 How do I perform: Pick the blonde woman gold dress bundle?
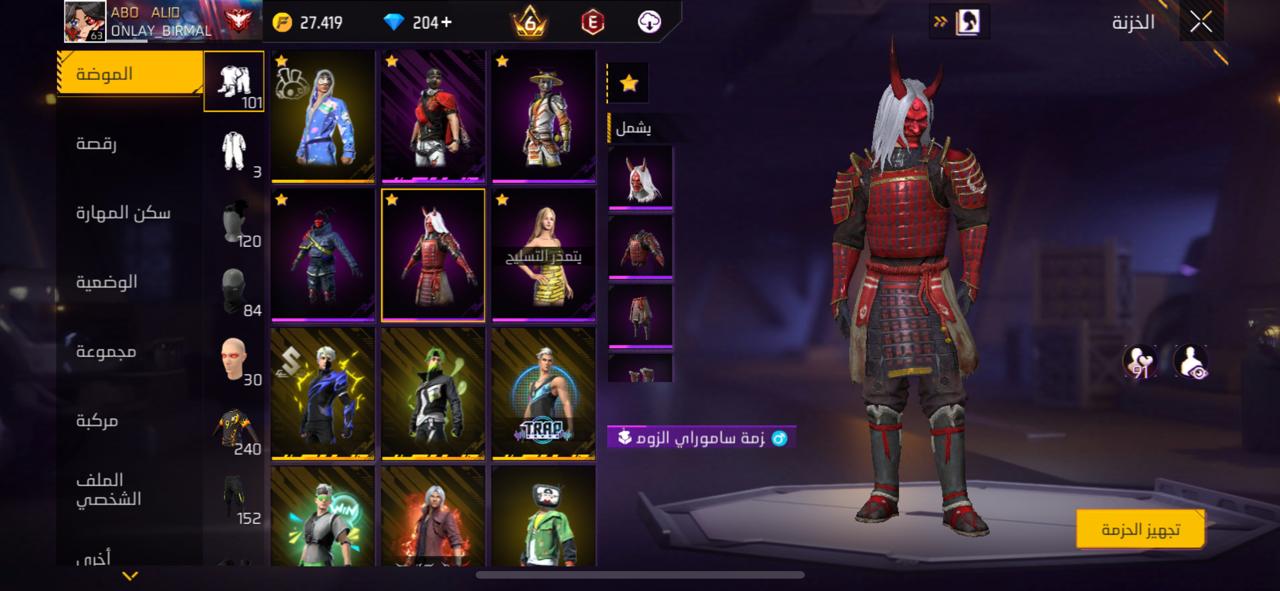pyautogui.click(x=543, y=254)
